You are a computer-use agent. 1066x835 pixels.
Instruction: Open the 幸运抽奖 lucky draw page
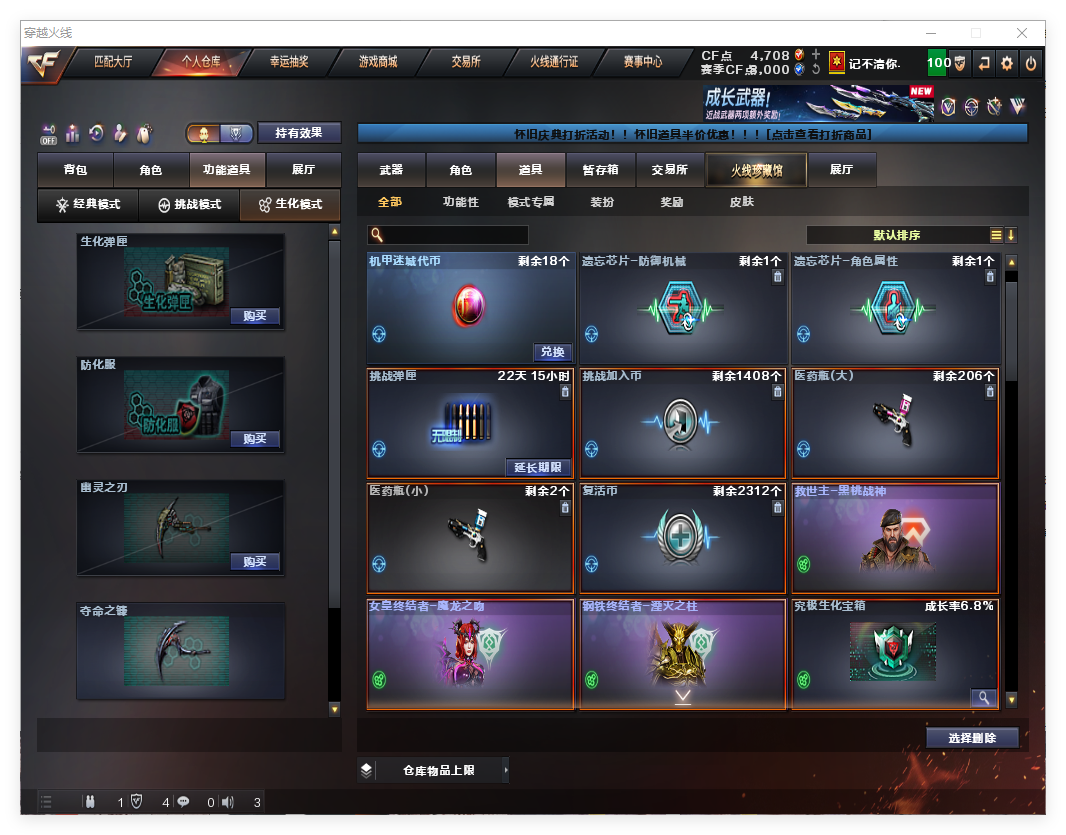pos(289,62)
